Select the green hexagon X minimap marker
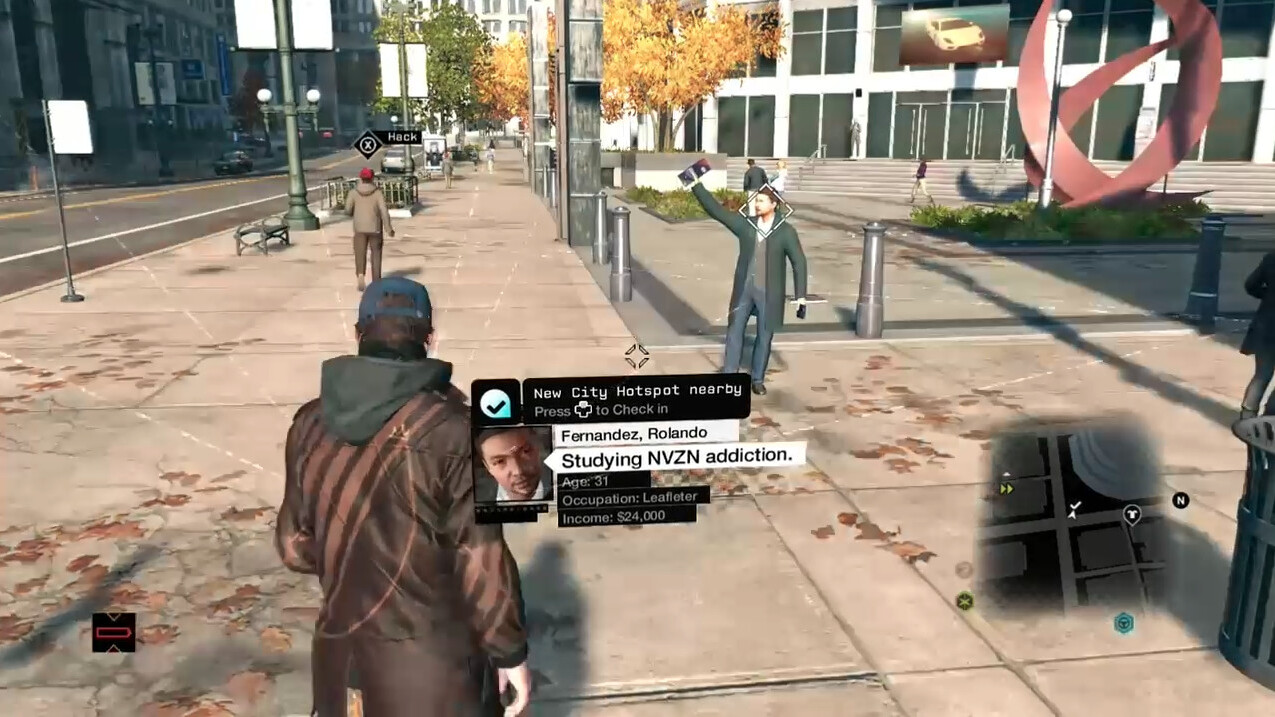The height and width of the screenshot is (717, 1275). [964, 600]
